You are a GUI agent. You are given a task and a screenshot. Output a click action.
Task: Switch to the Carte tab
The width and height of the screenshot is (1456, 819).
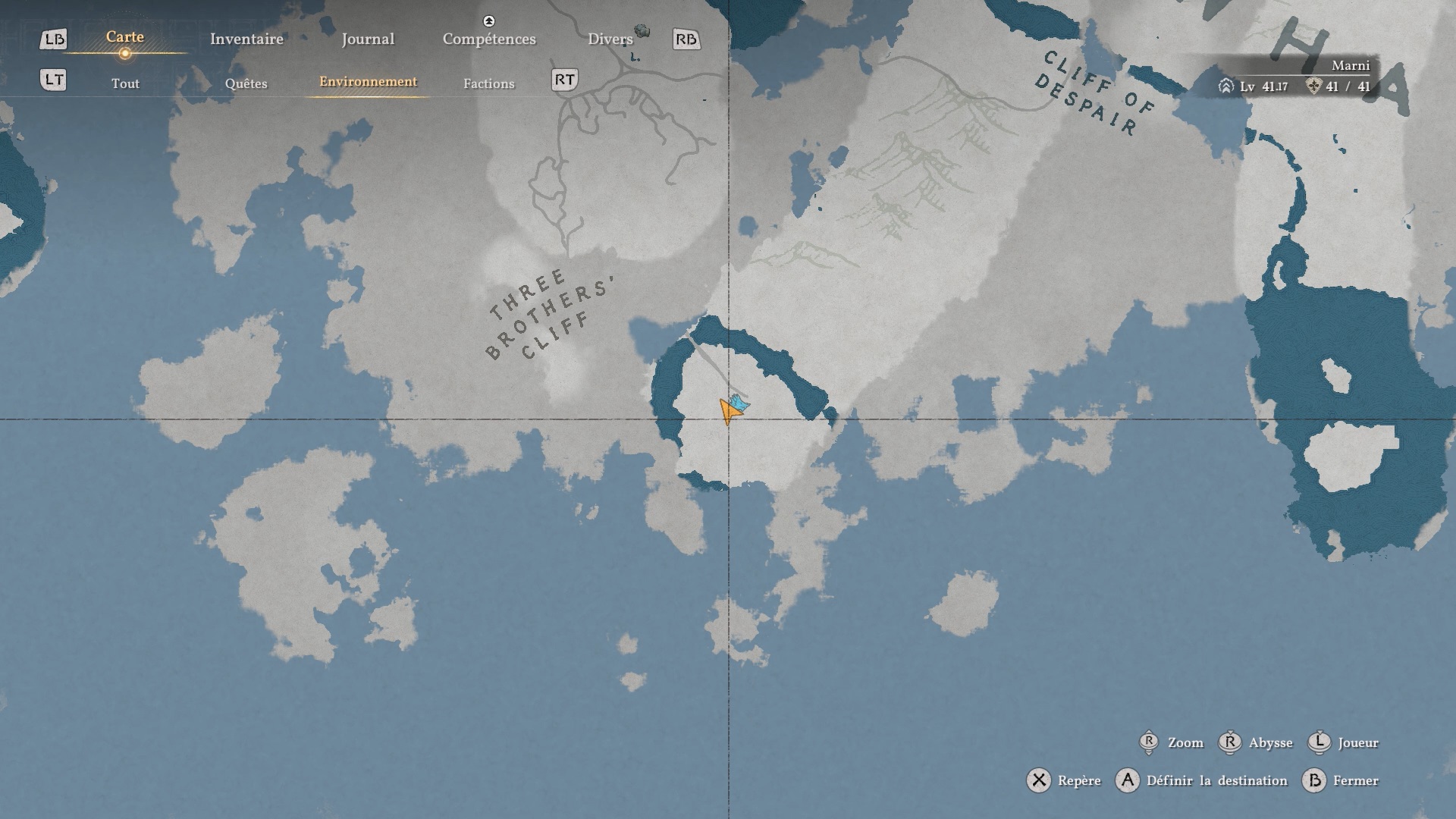point(125,37)
